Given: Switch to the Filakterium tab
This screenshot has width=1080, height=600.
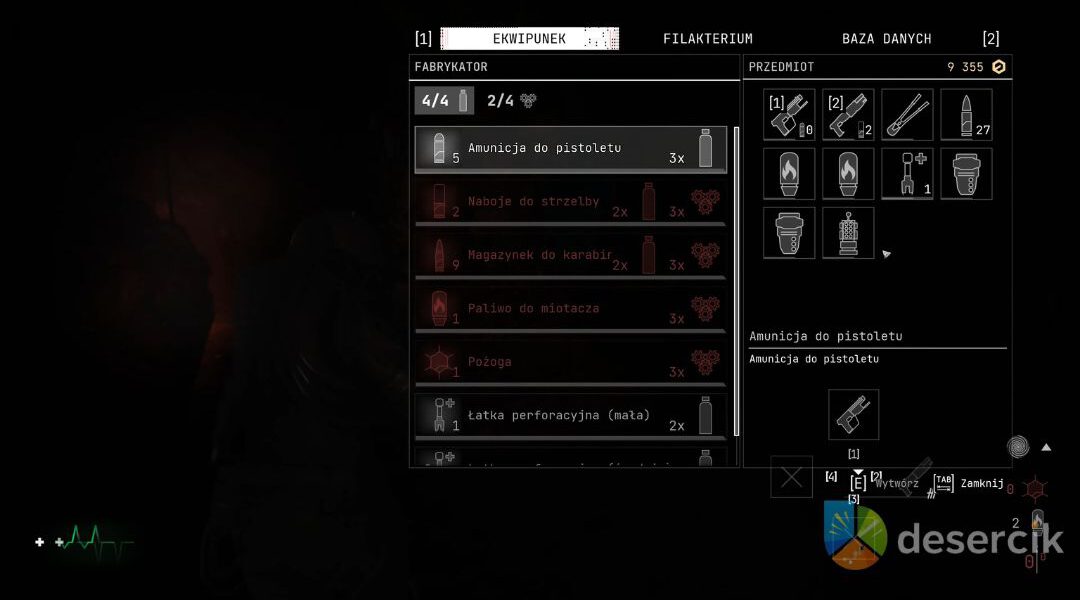Looking at the screenshot, I should [707, 39].
